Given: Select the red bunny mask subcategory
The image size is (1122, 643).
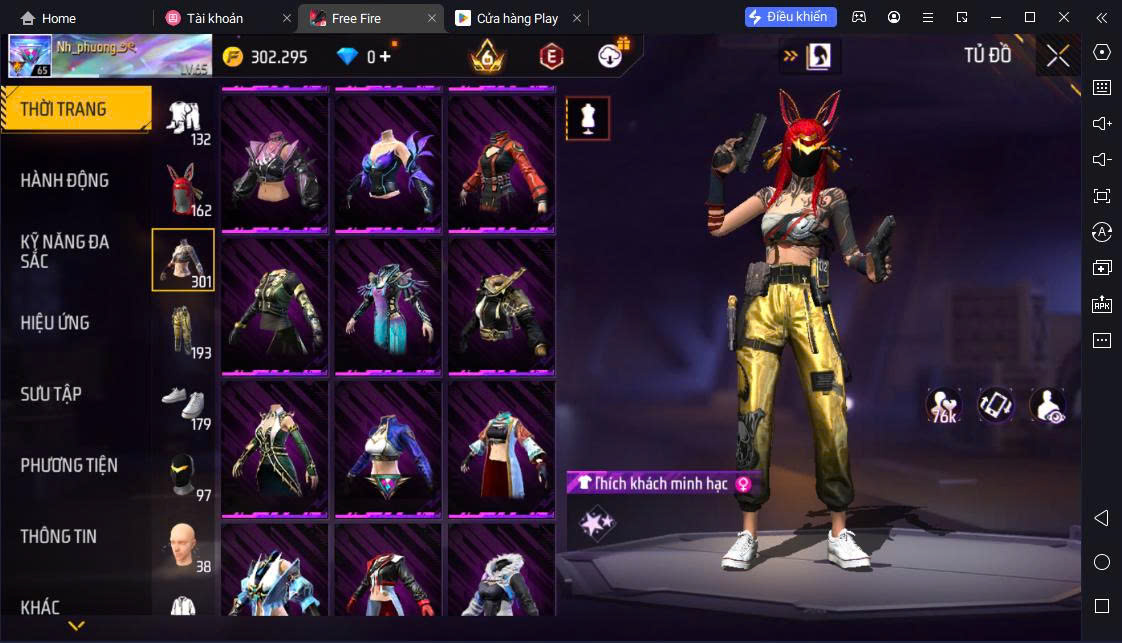Looking at the screenshot, I should pos(184,190).
